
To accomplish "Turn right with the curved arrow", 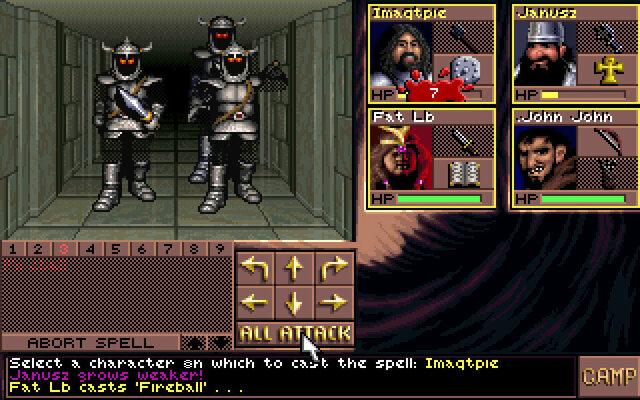I will (332, 267).
